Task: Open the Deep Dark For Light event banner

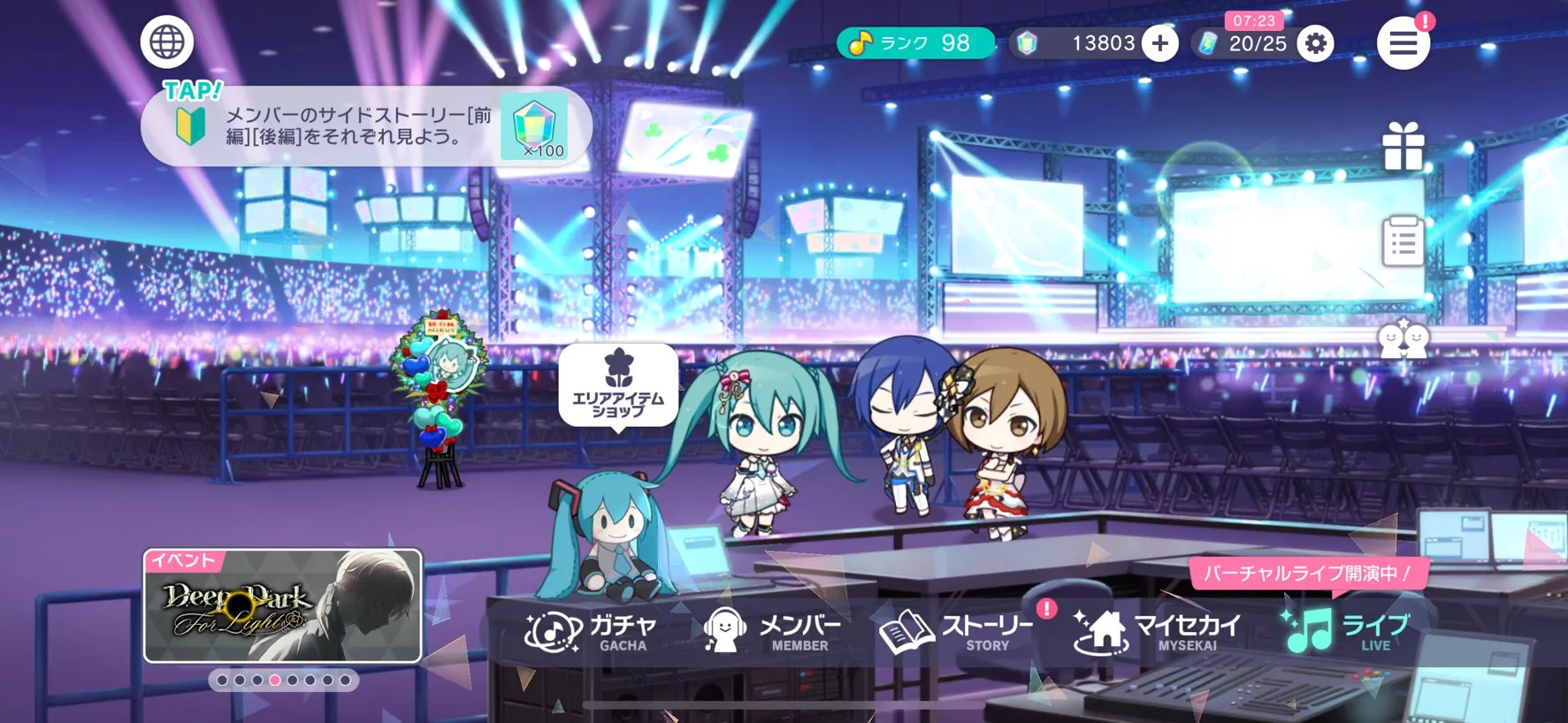Action: (x=283, y=606)
